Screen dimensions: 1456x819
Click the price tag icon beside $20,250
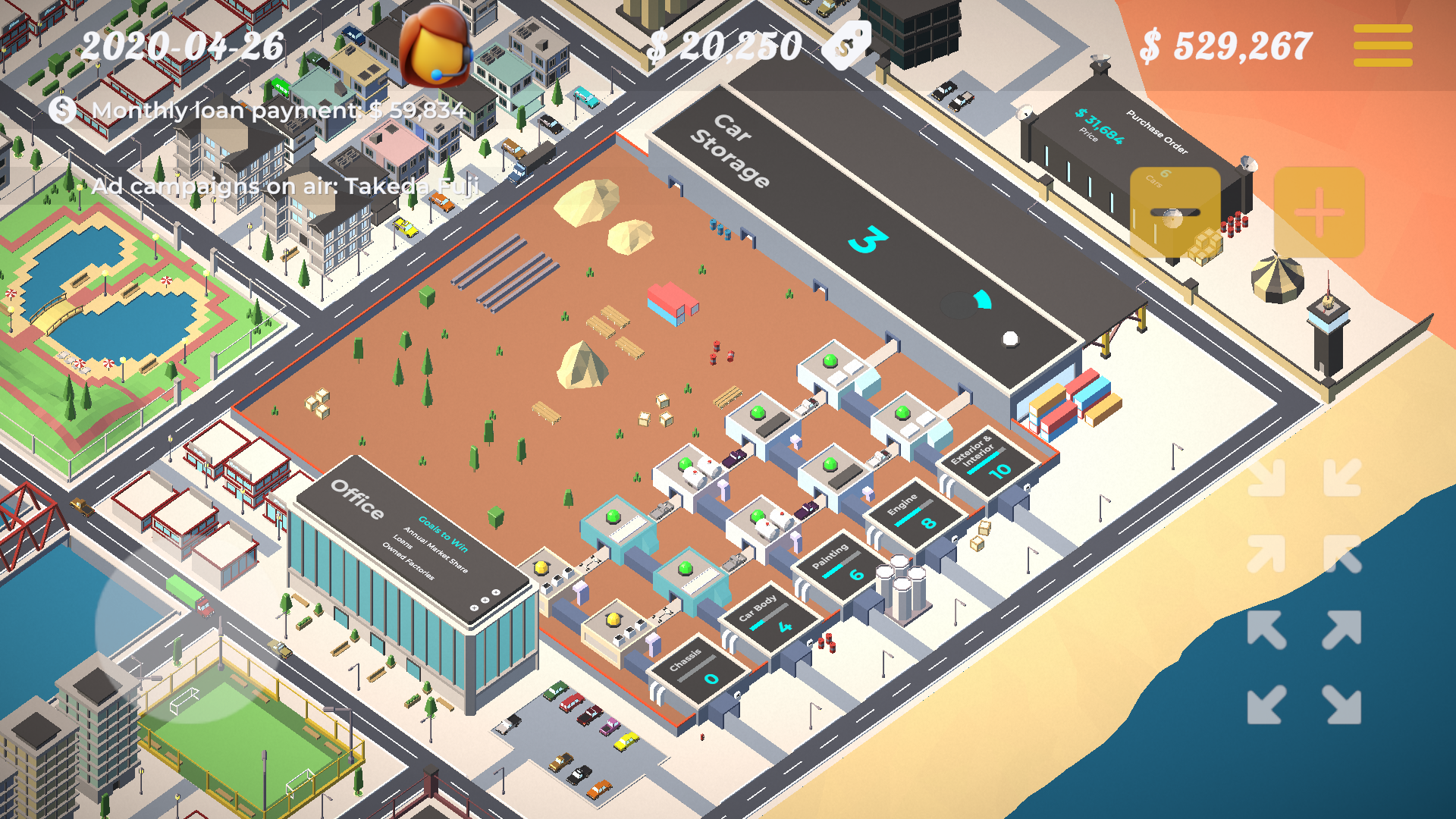coord(847,44)
